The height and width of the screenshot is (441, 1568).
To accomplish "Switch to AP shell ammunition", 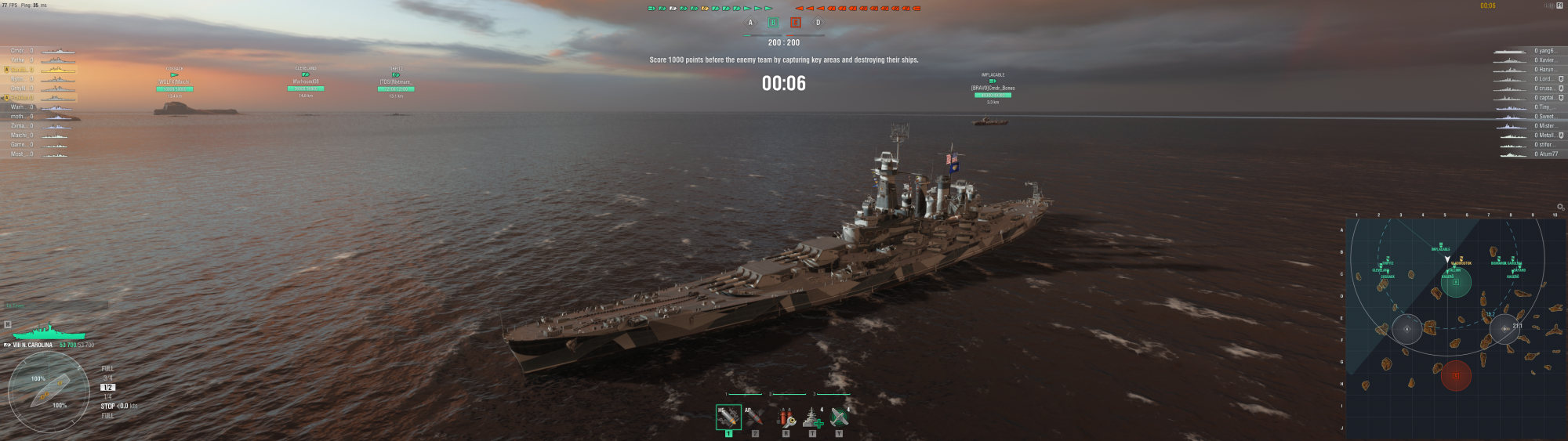I will point(755,417).
